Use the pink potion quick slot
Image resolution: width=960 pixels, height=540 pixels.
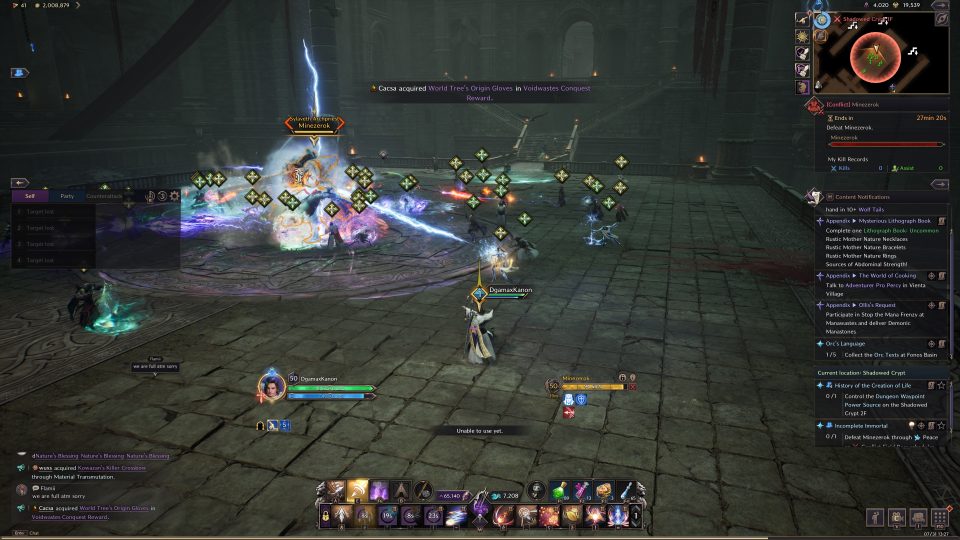[582, 490]
